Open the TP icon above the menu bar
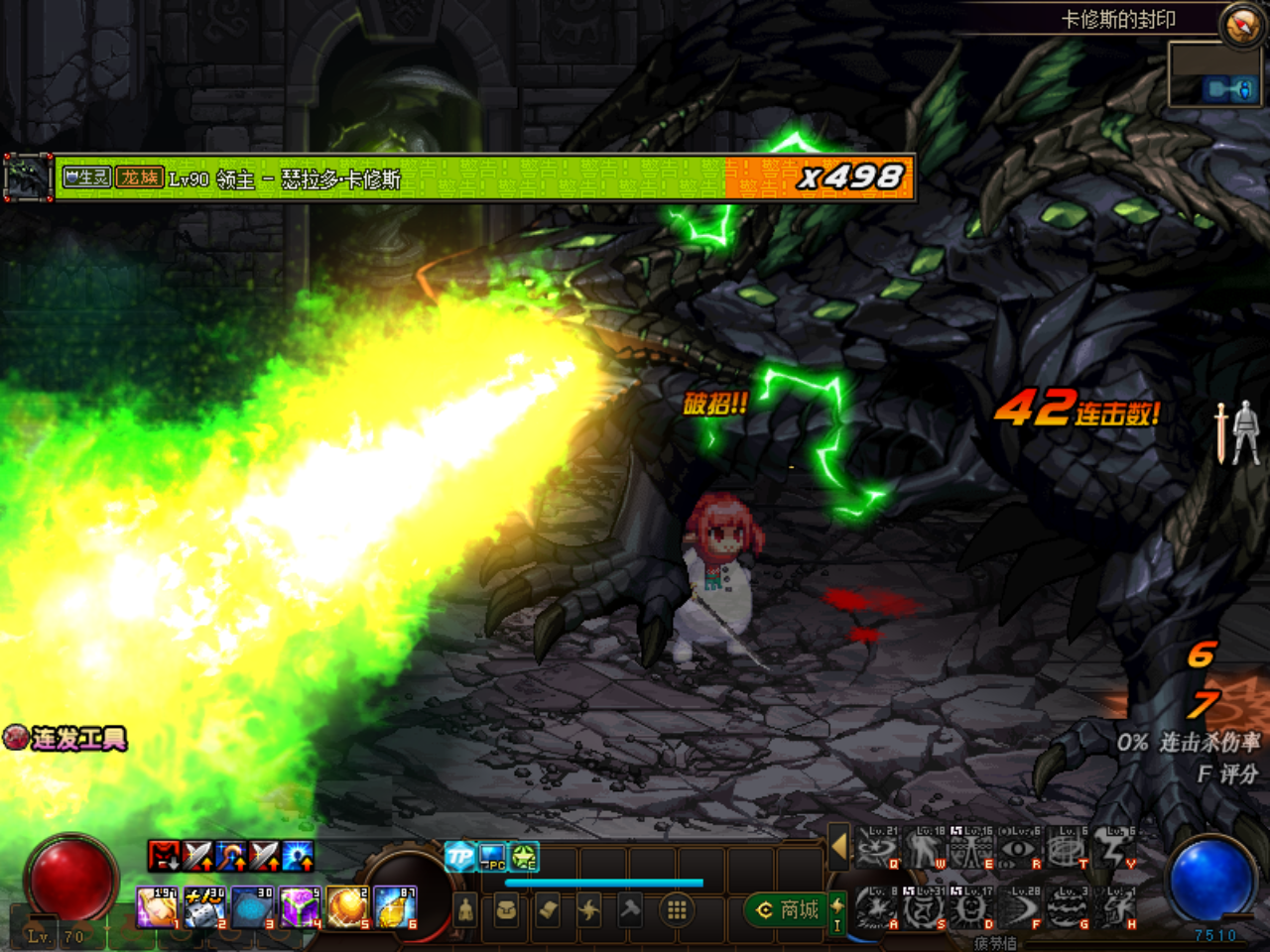 pos(459,856)
